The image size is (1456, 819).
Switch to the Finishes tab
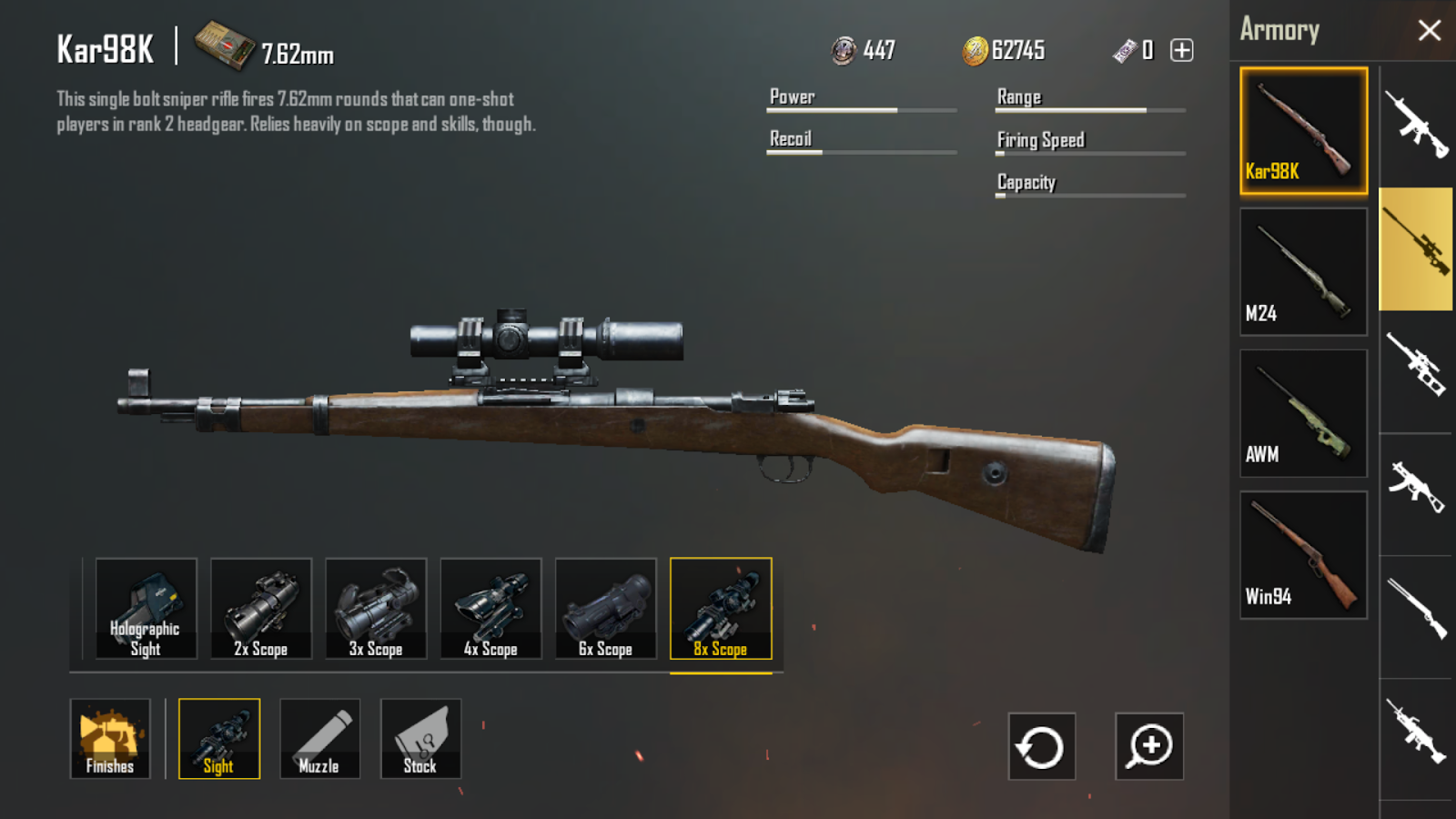pos(111,739)
